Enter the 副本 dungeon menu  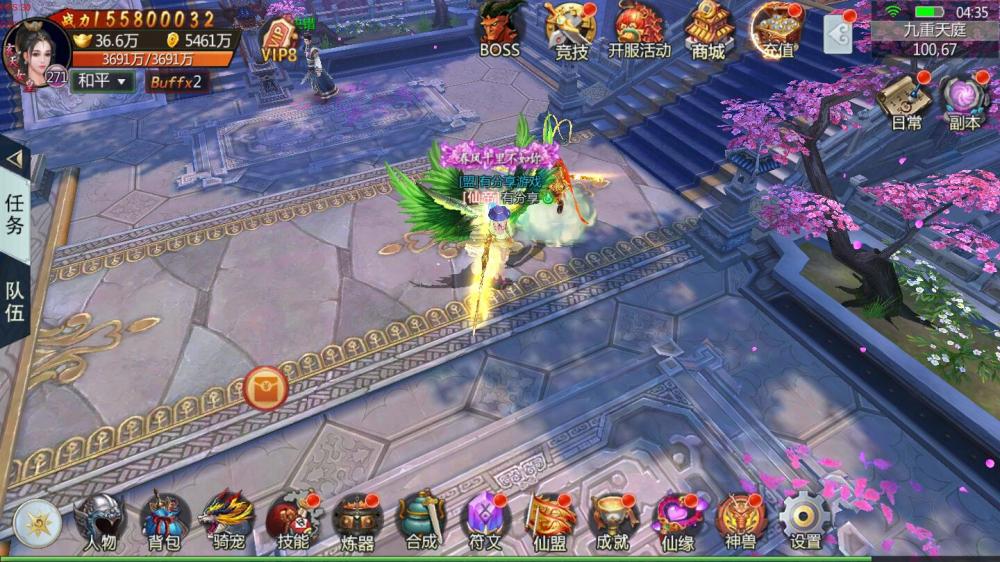pos(965,99)
